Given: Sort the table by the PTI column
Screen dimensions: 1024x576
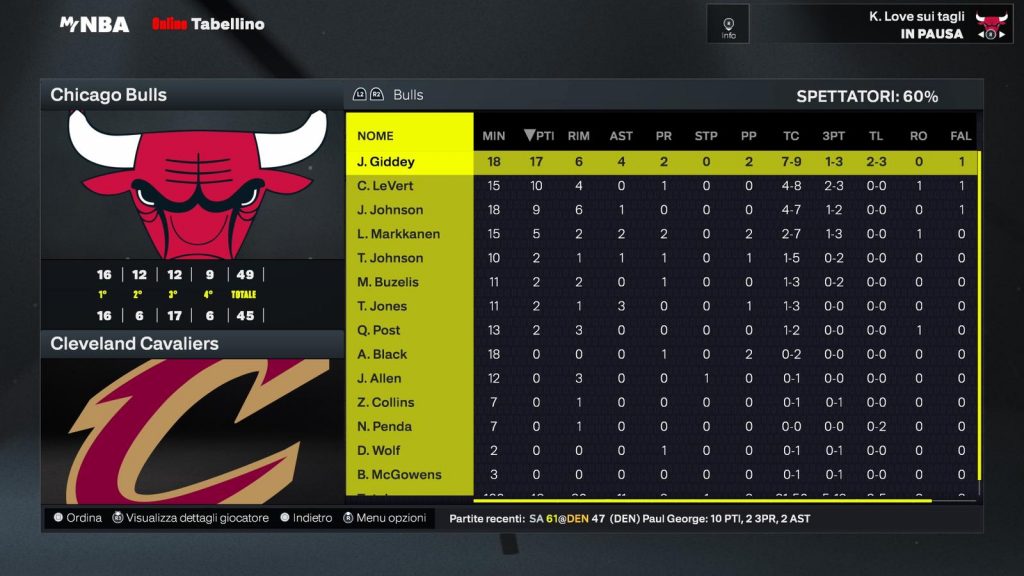Looking at the screenshot, I should pyautogui.click(x=539, y=136).
